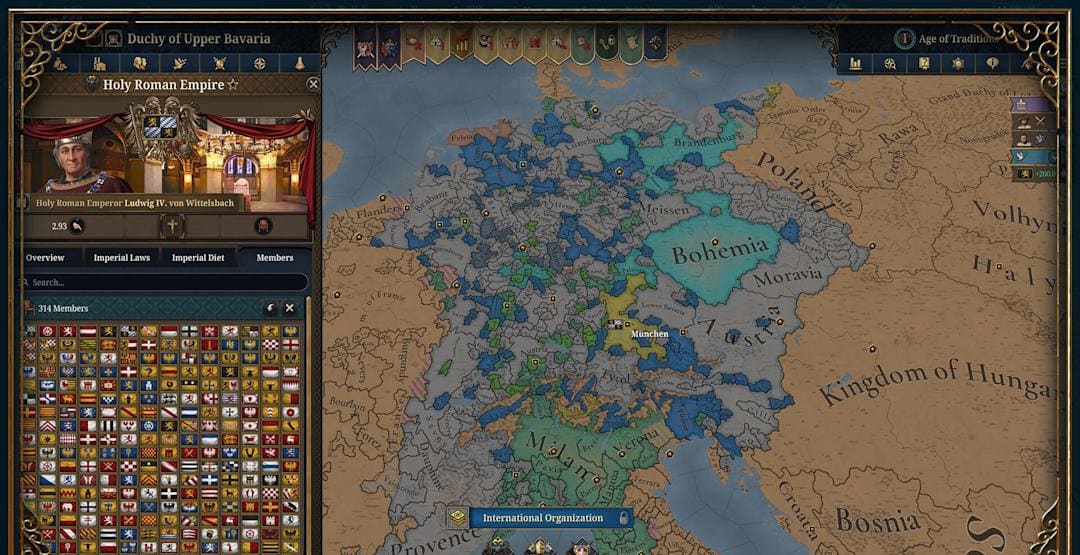The width and height of the screenshot is (1080, 555).
Task: Favorite the Holy Roman Empire with the star
Action: coord(233,85)
